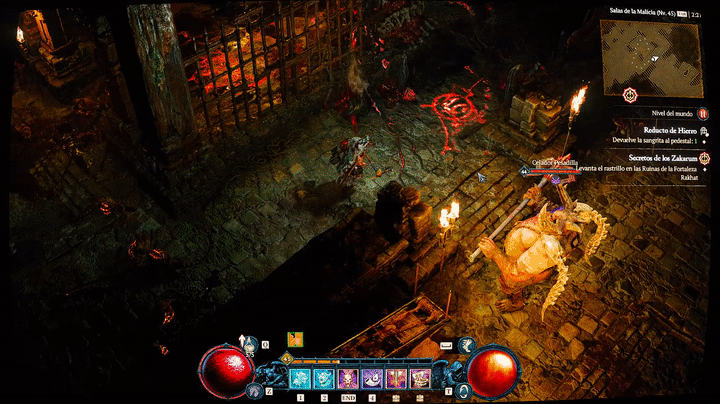720x404 pixels.
Task: Activate the fifth skill bar ability
Action: (396, 378)
